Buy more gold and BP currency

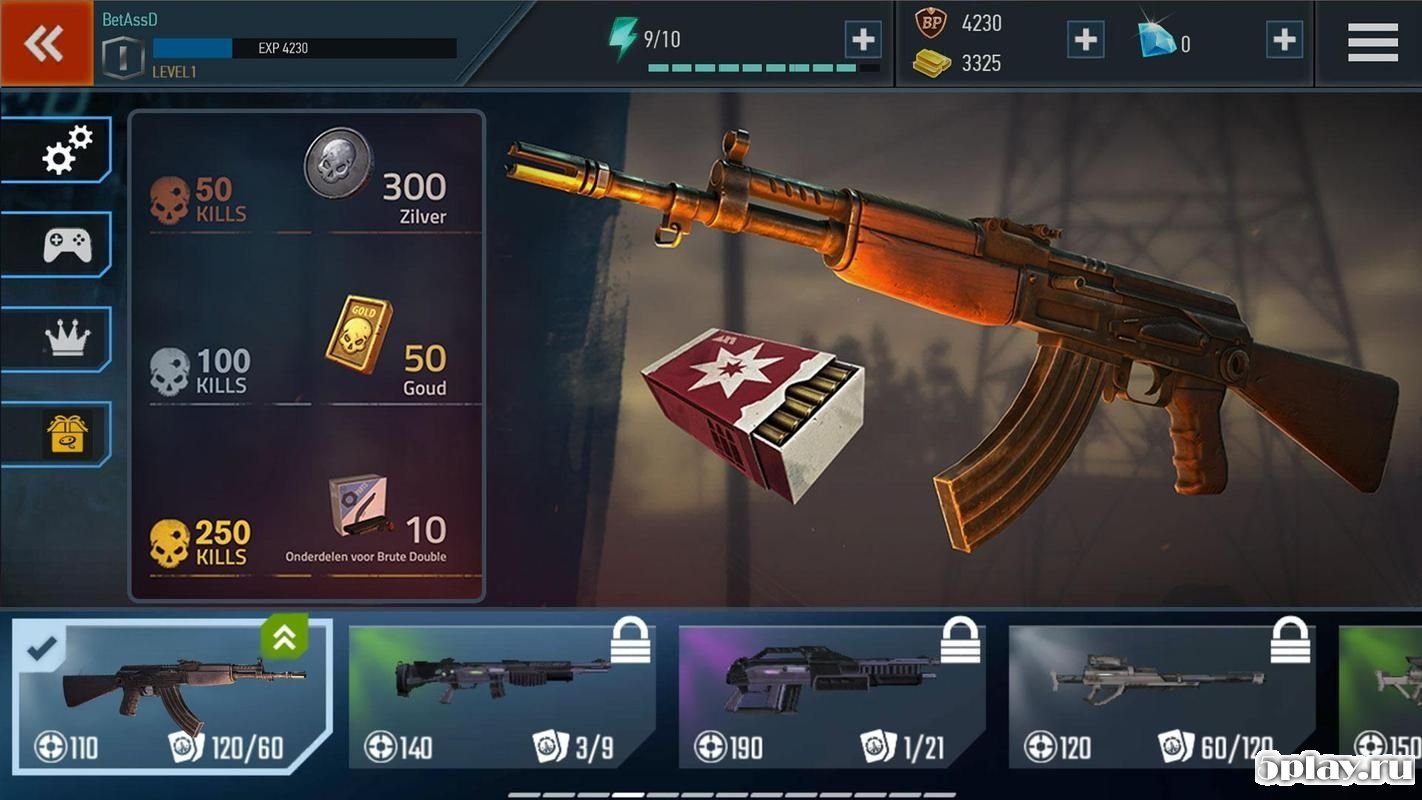1085,40
